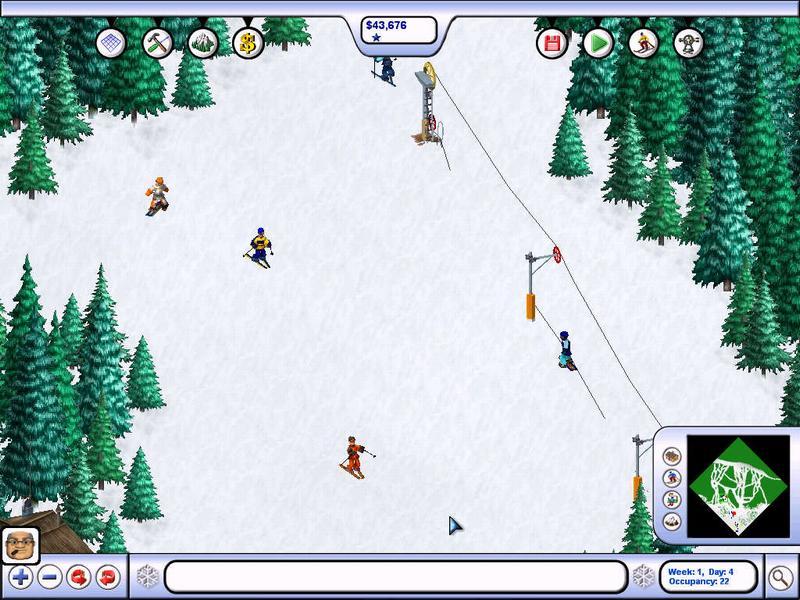Click the resort minimap
Viewport: 800px width, 600px height.
(738, 487)
